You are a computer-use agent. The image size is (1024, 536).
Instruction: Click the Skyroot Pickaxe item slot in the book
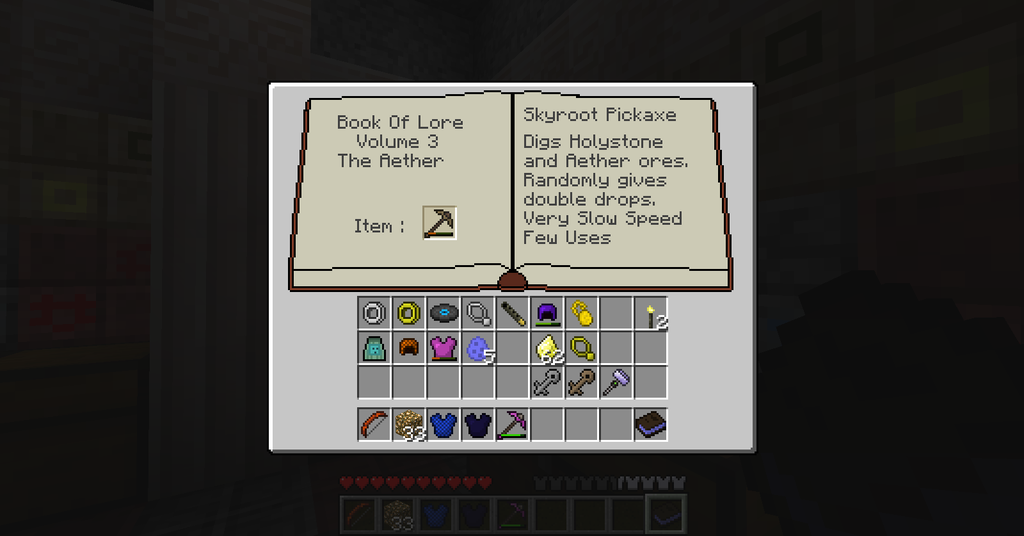(439, 223)
